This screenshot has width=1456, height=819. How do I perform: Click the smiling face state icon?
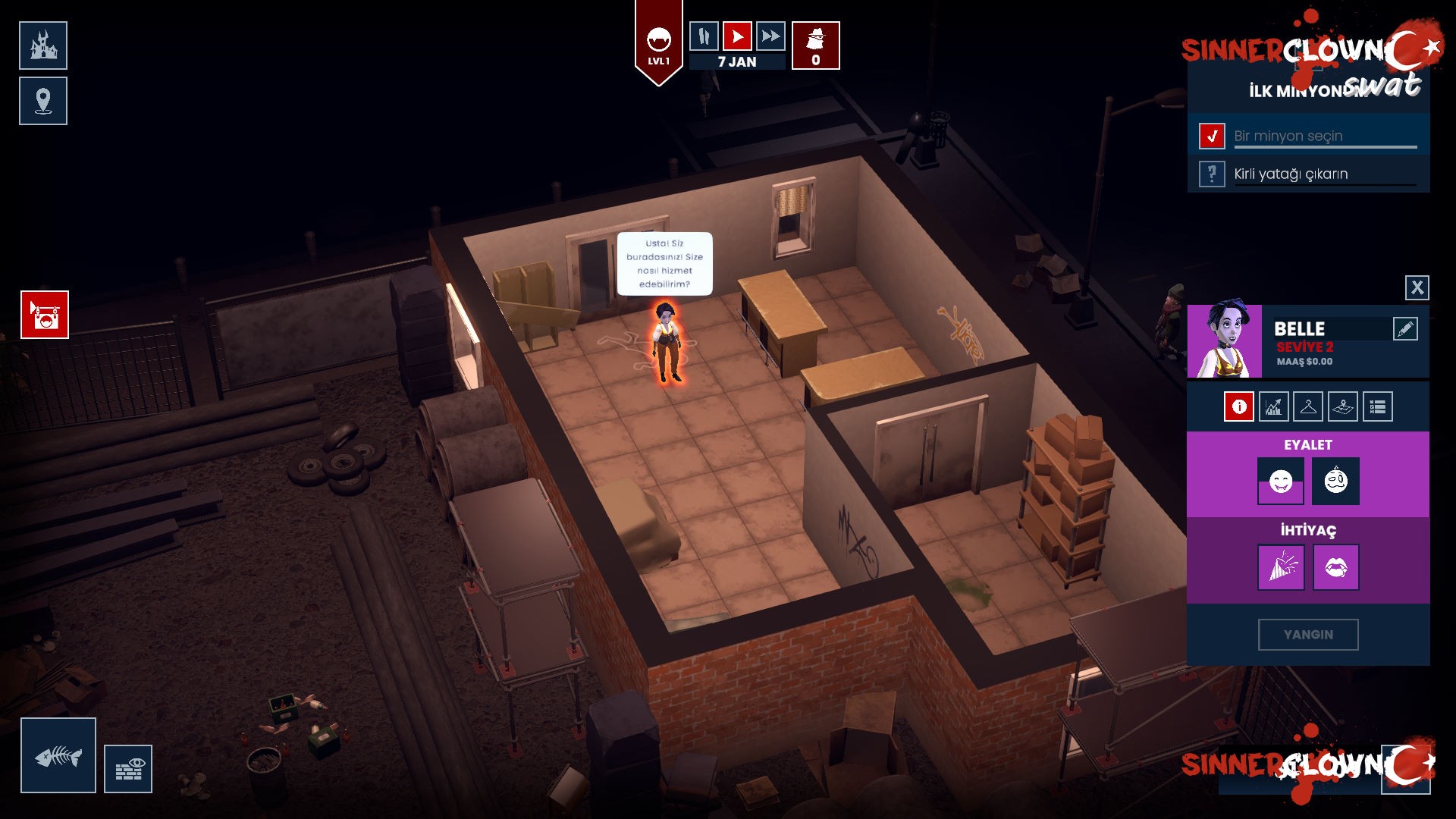point(1281,481)
